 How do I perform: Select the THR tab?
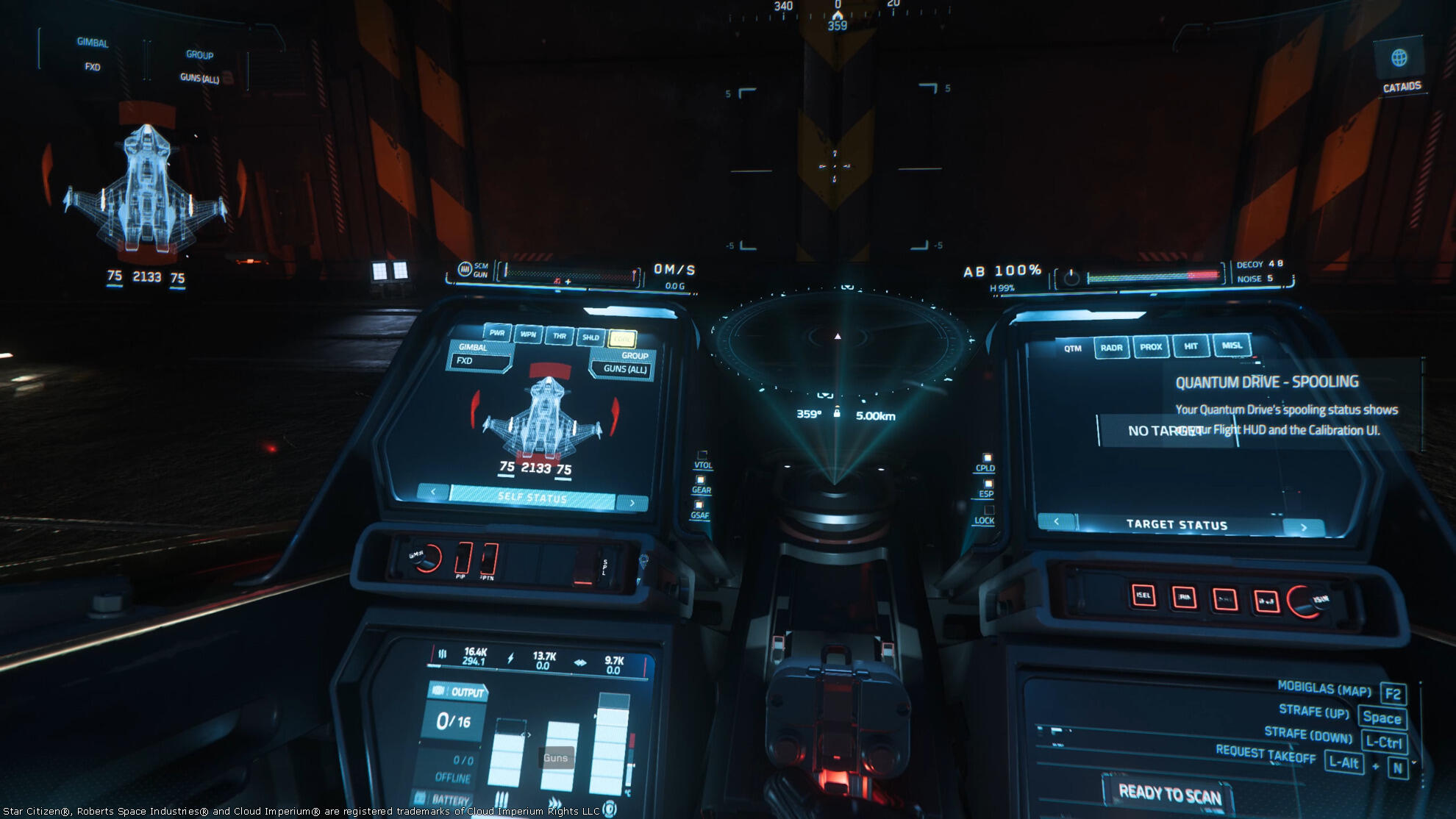[x=560, y=336]
